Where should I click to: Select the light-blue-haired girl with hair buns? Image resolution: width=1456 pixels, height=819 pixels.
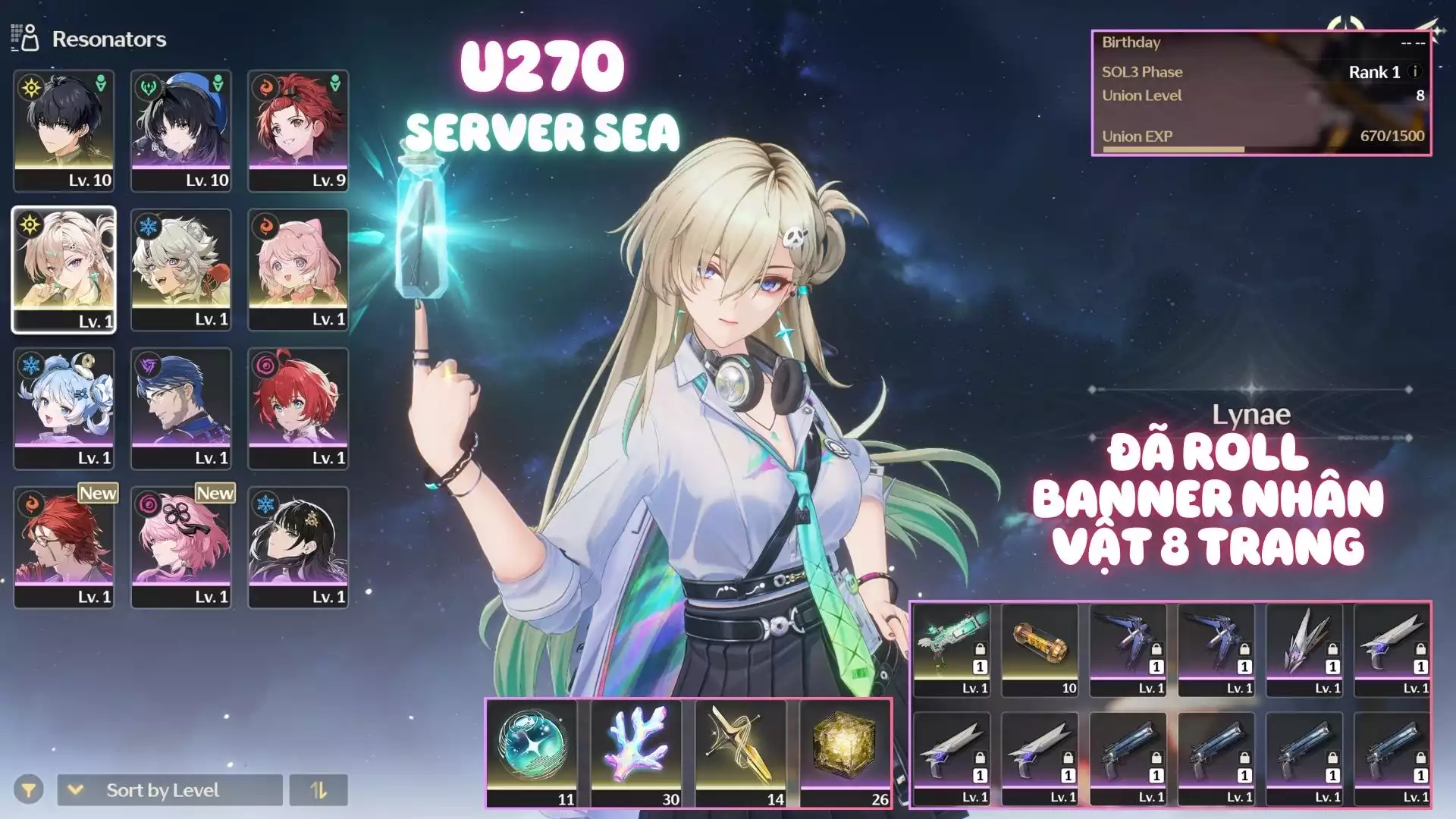[x=64, y=408]
